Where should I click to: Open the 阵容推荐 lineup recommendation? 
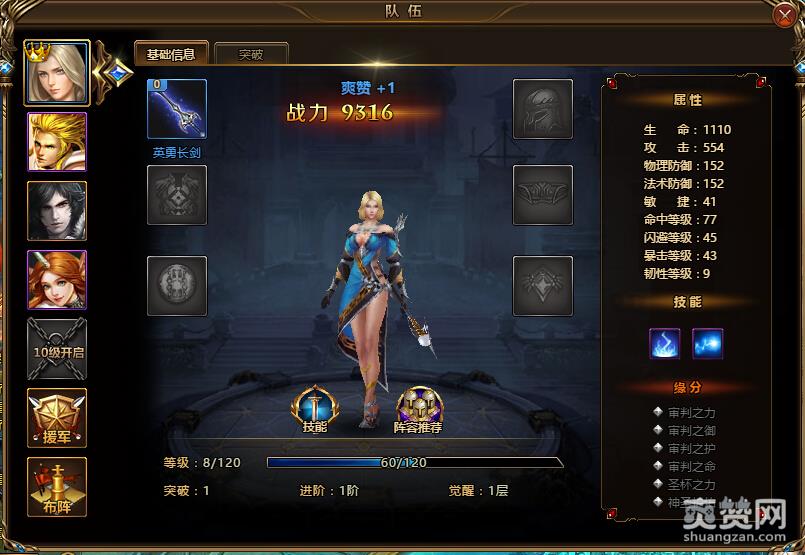(x=419, y=409)
